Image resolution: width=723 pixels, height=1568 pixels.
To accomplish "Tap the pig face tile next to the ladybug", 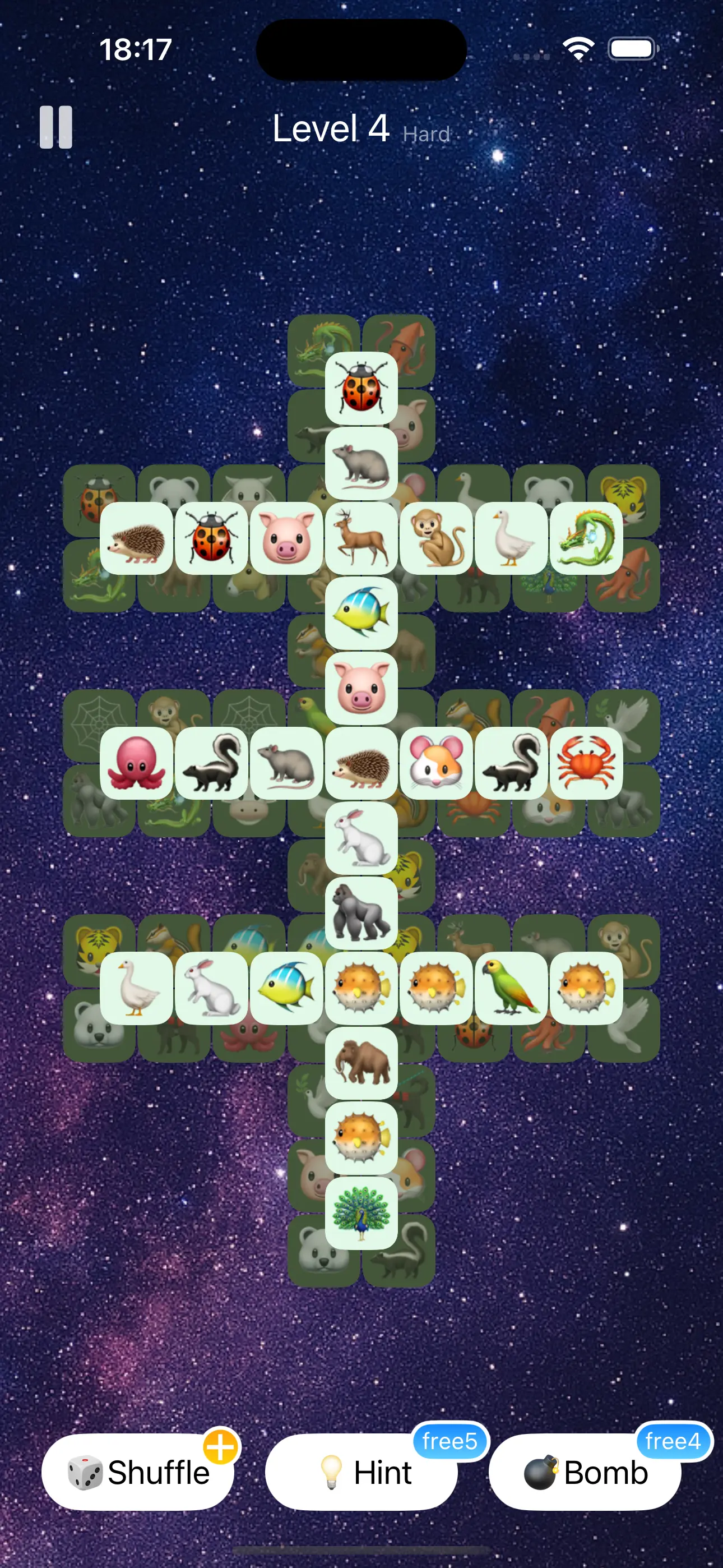I will [286, 542].
